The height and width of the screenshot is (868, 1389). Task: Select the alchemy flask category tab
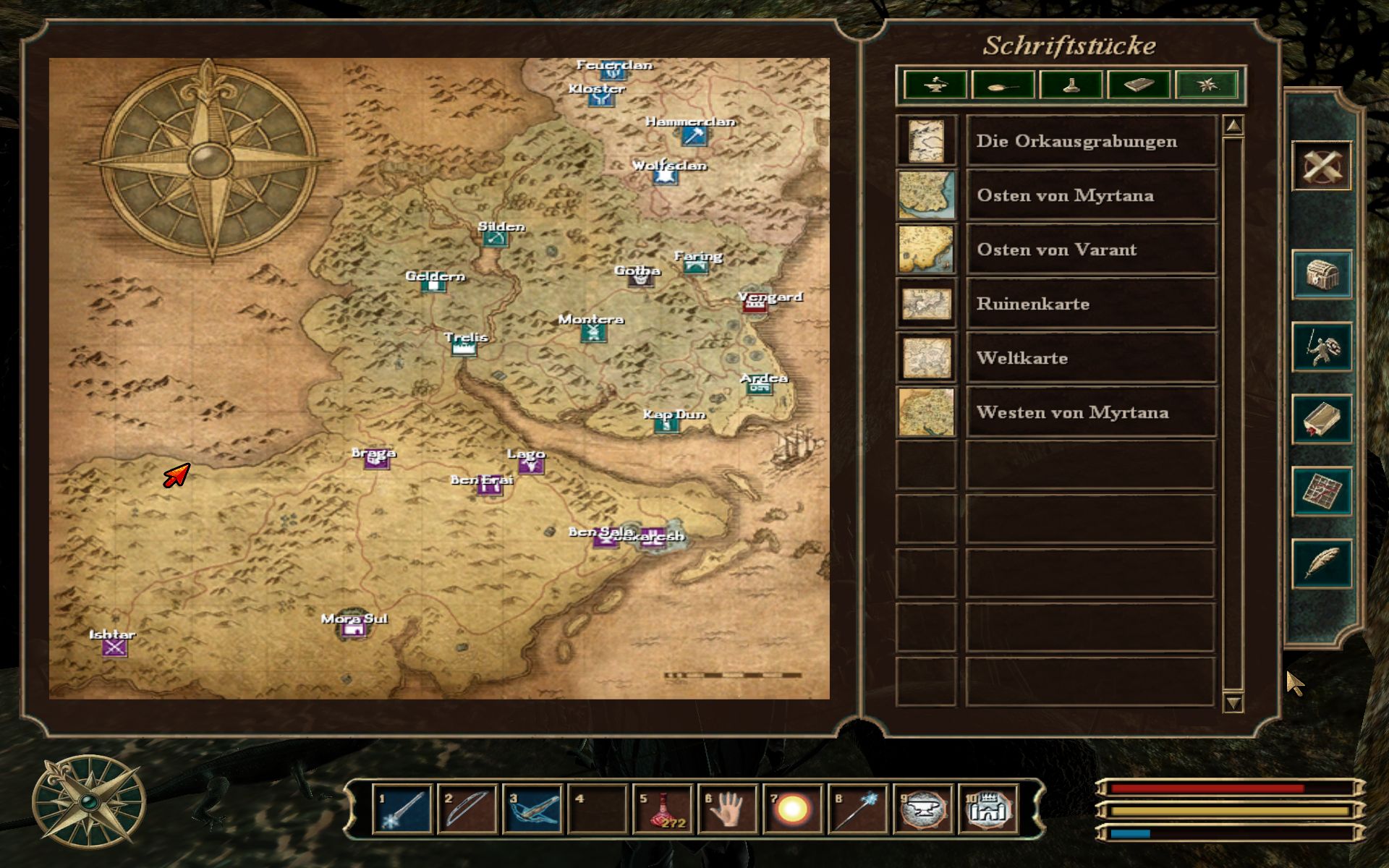(x=1071, y=85)
